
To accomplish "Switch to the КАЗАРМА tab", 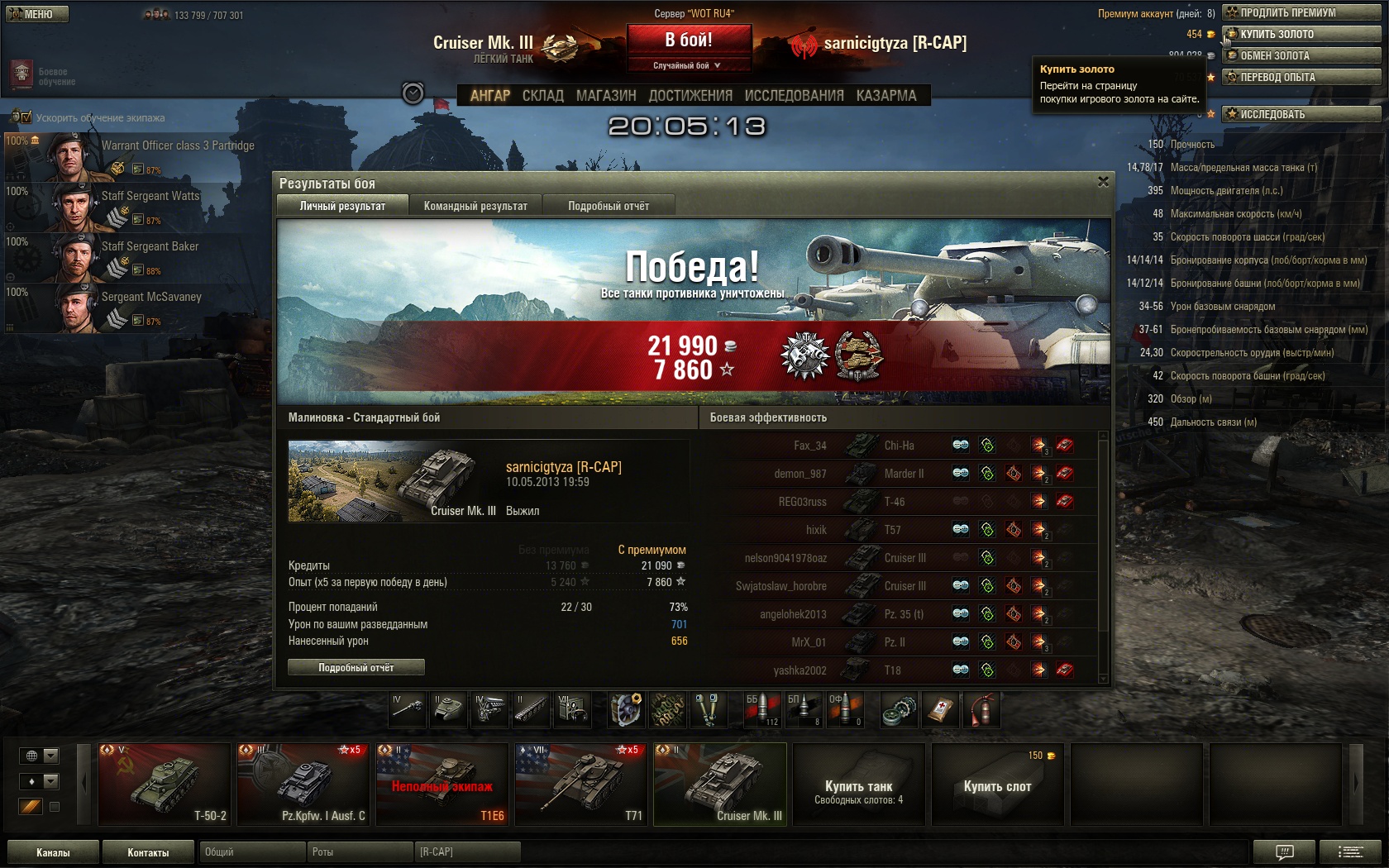I will pos(886,96).
